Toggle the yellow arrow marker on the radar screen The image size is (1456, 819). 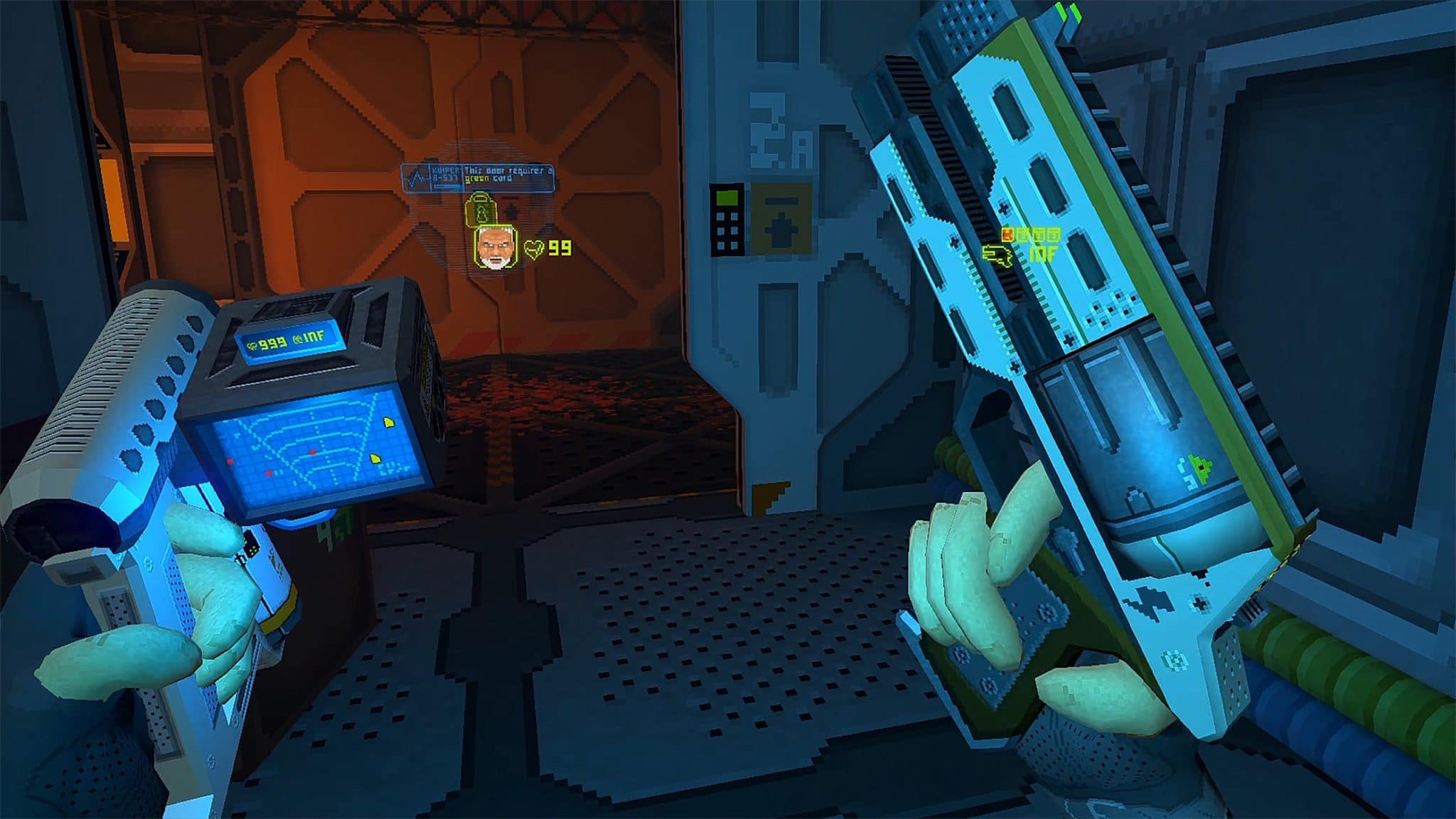tap(389, 422)
